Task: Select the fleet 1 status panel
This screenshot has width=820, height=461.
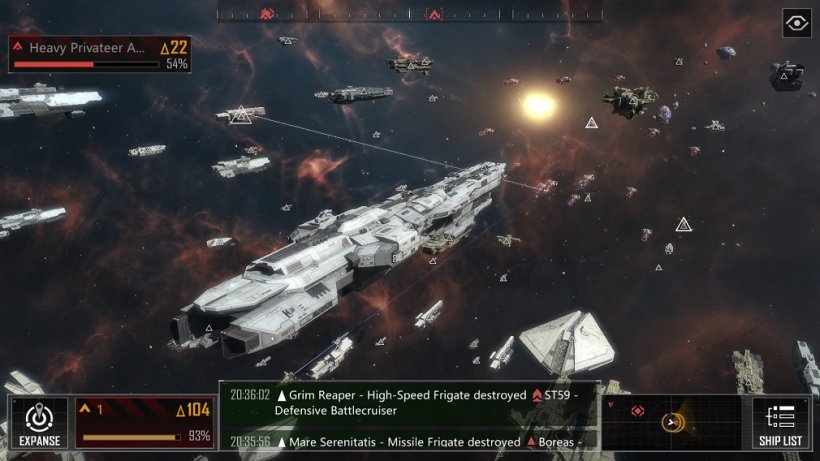Action: click(146, 422)
